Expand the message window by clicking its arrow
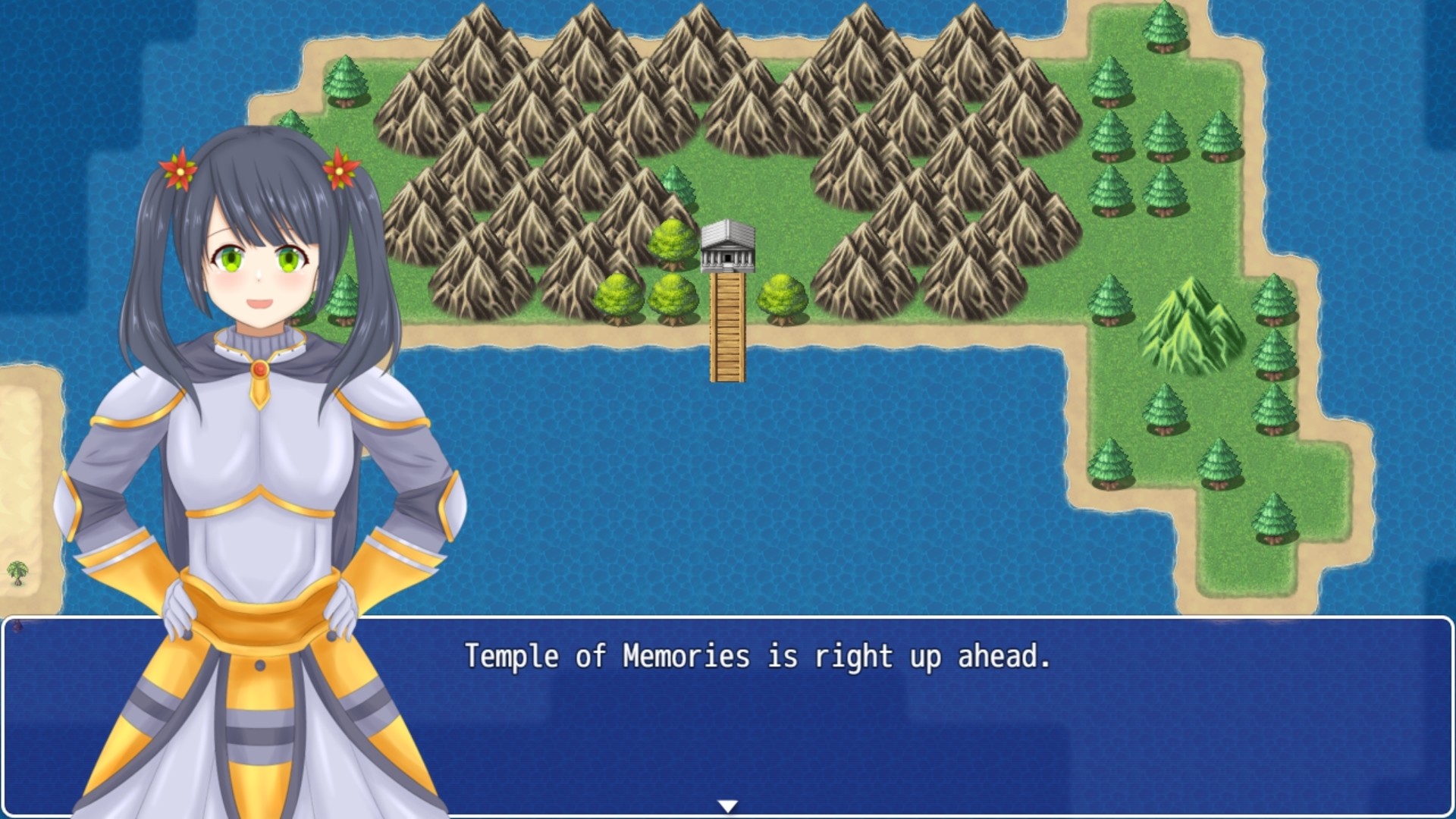Screen dimensions: 1456x819 point(730,806)
